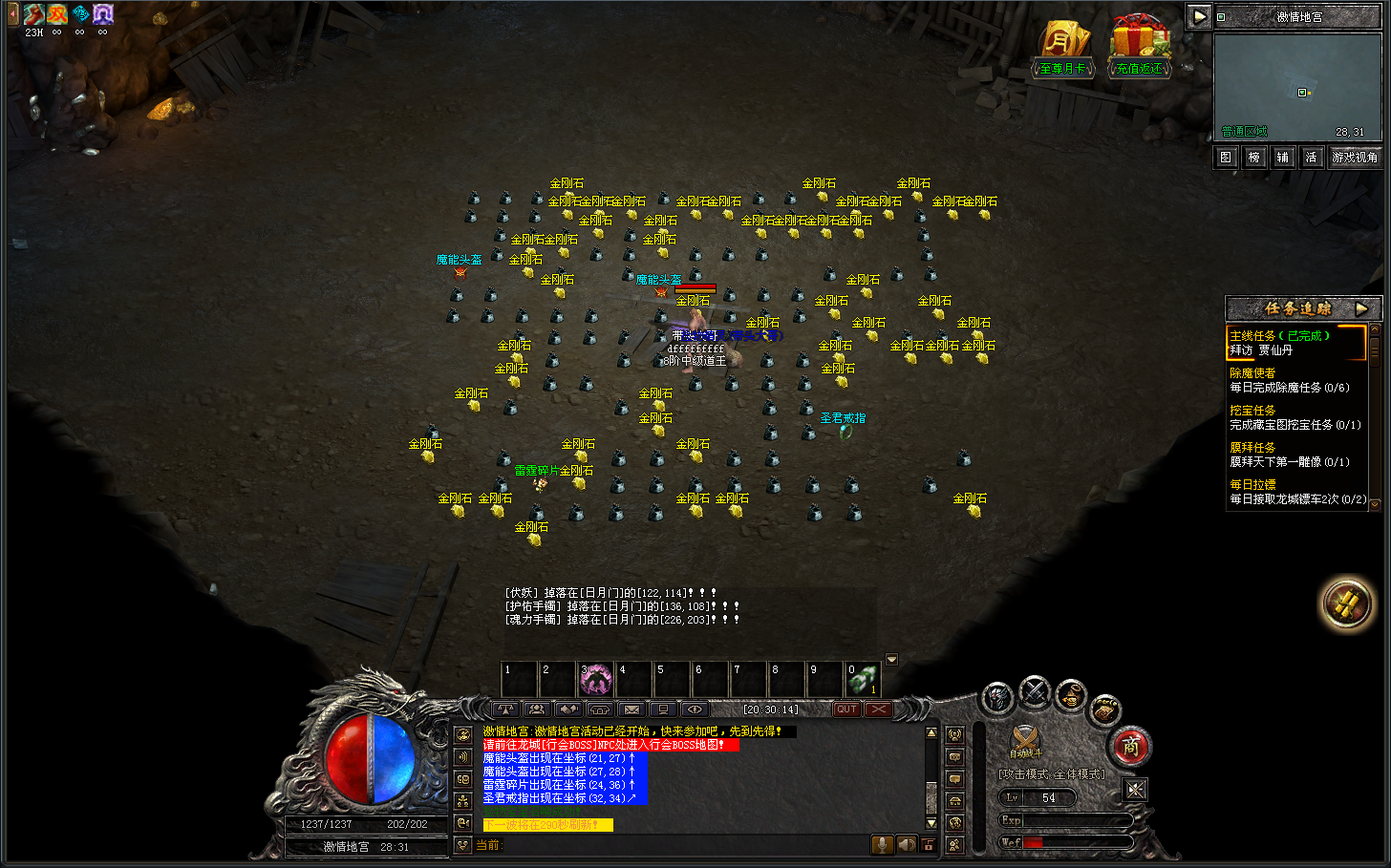Image resolution: width=1391 pixels, height=868 pixels.
Task: Open the 辅 assist settings button
Action: pos(1283,158)
